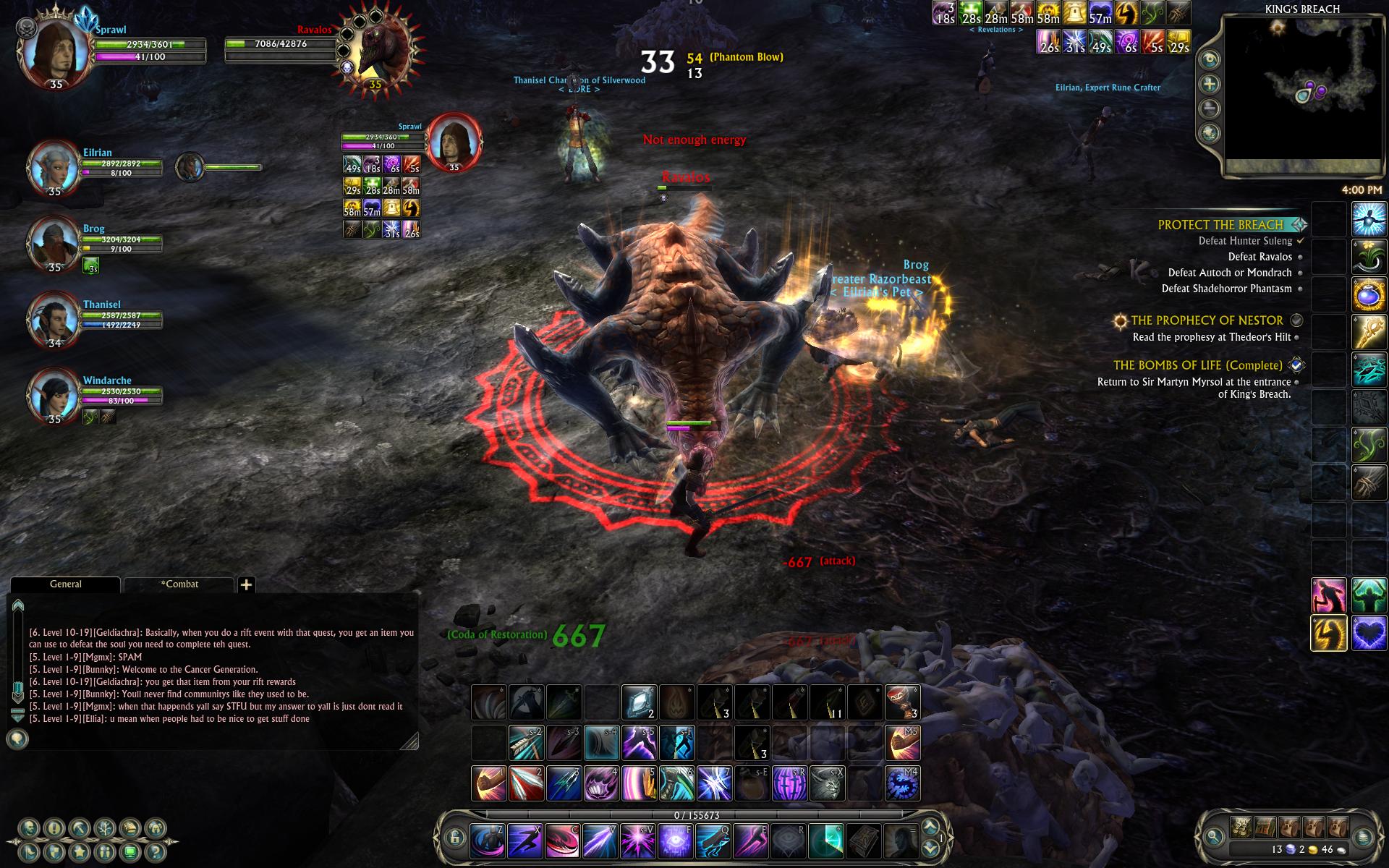
Task: Open the Protect the Breach quest tracker entry
Action: [1220, 225]
